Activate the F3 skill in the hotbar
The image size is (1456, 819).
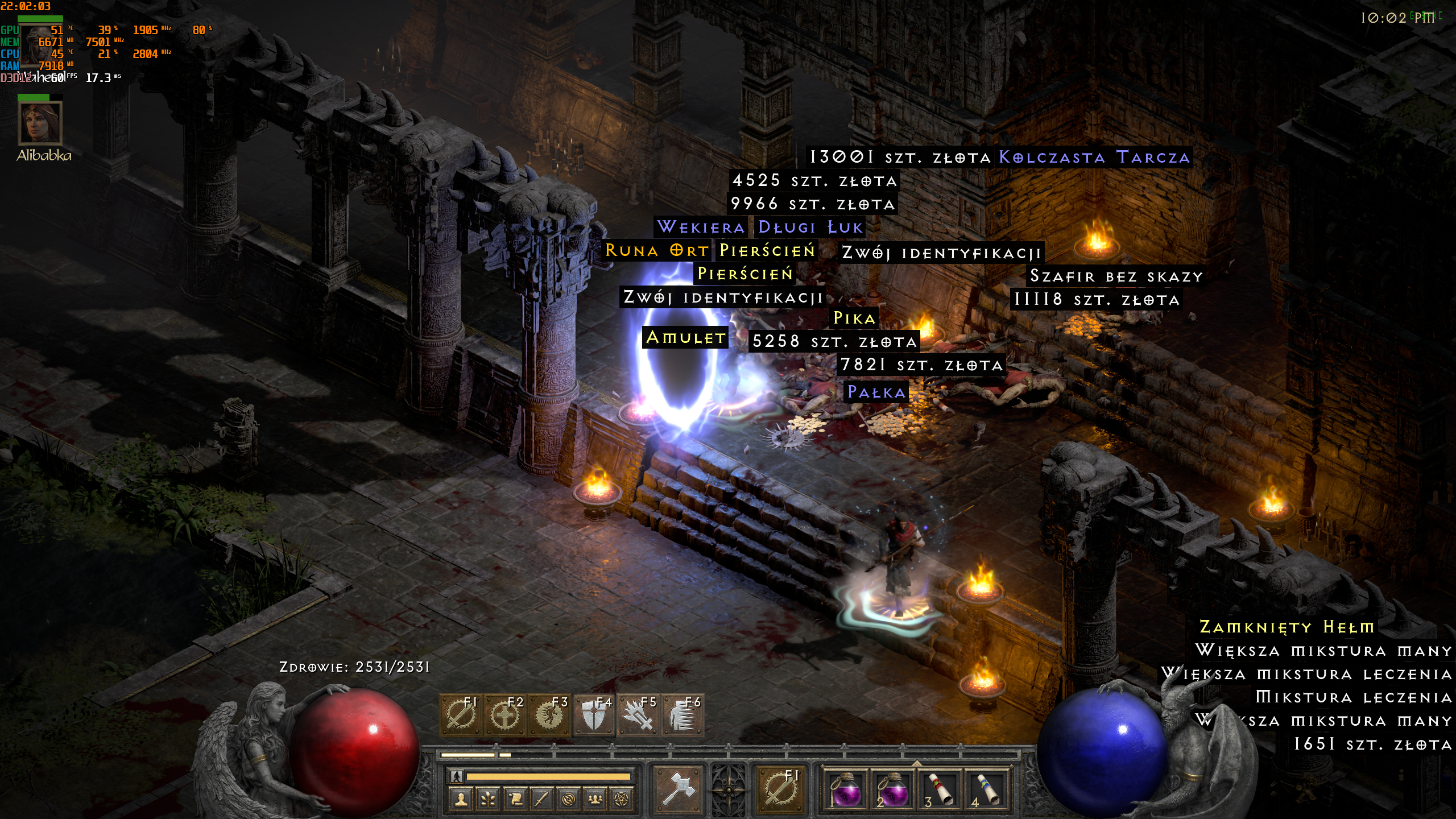click(549, 715)
